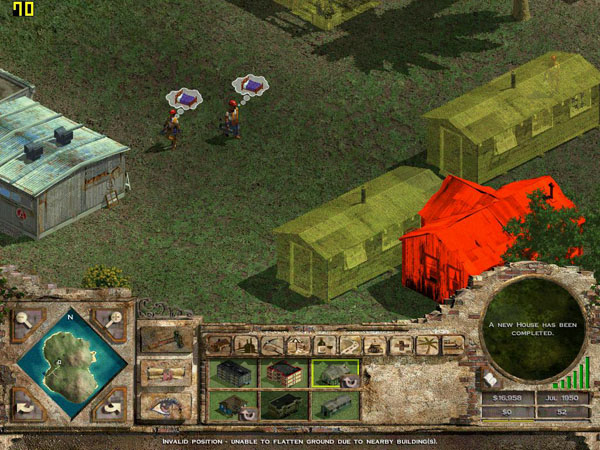Open the palm tree category tab

[427, 345]
